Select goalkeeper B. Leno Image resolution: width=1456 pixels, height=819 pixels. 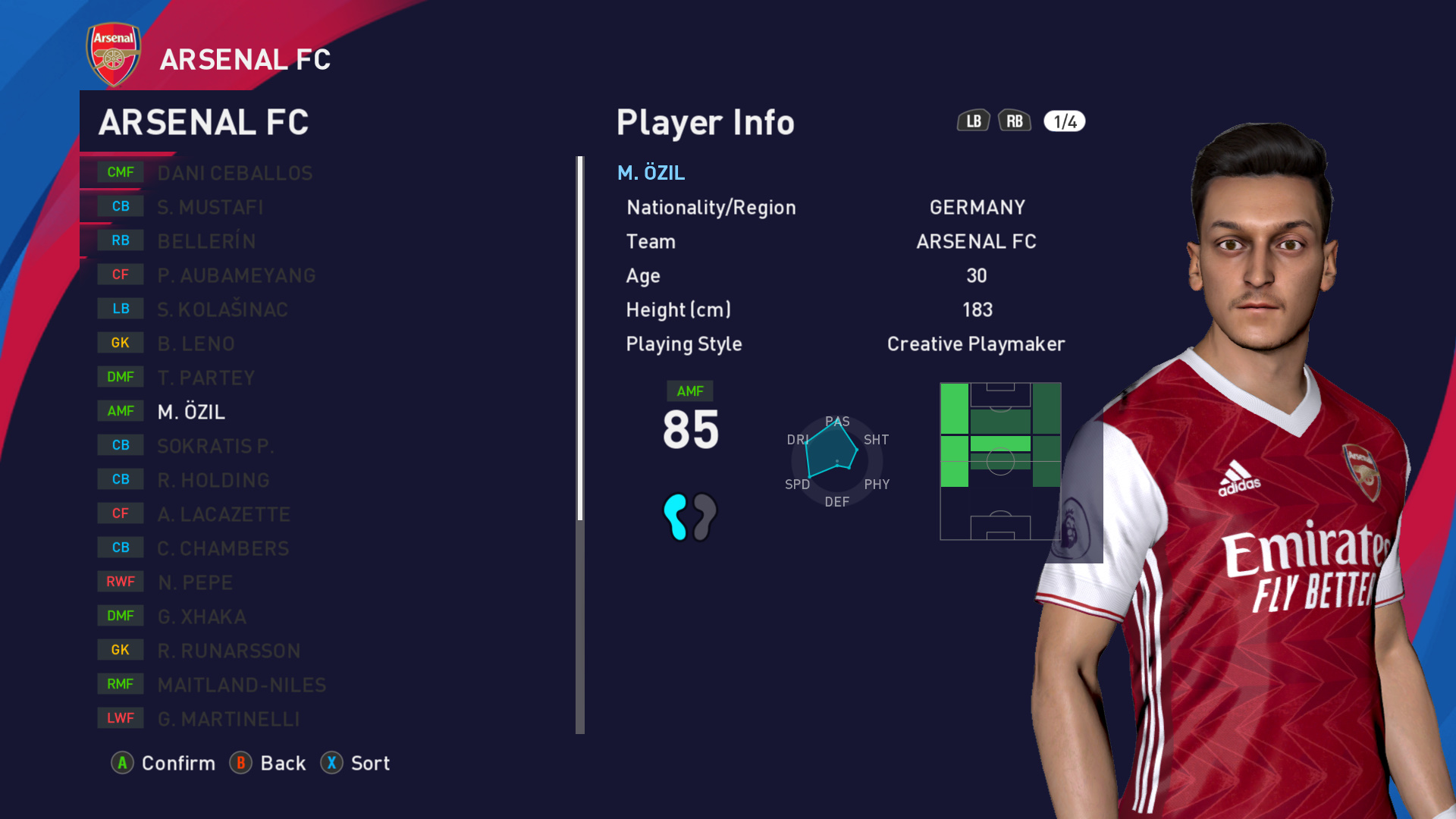(x=196, y=344)
